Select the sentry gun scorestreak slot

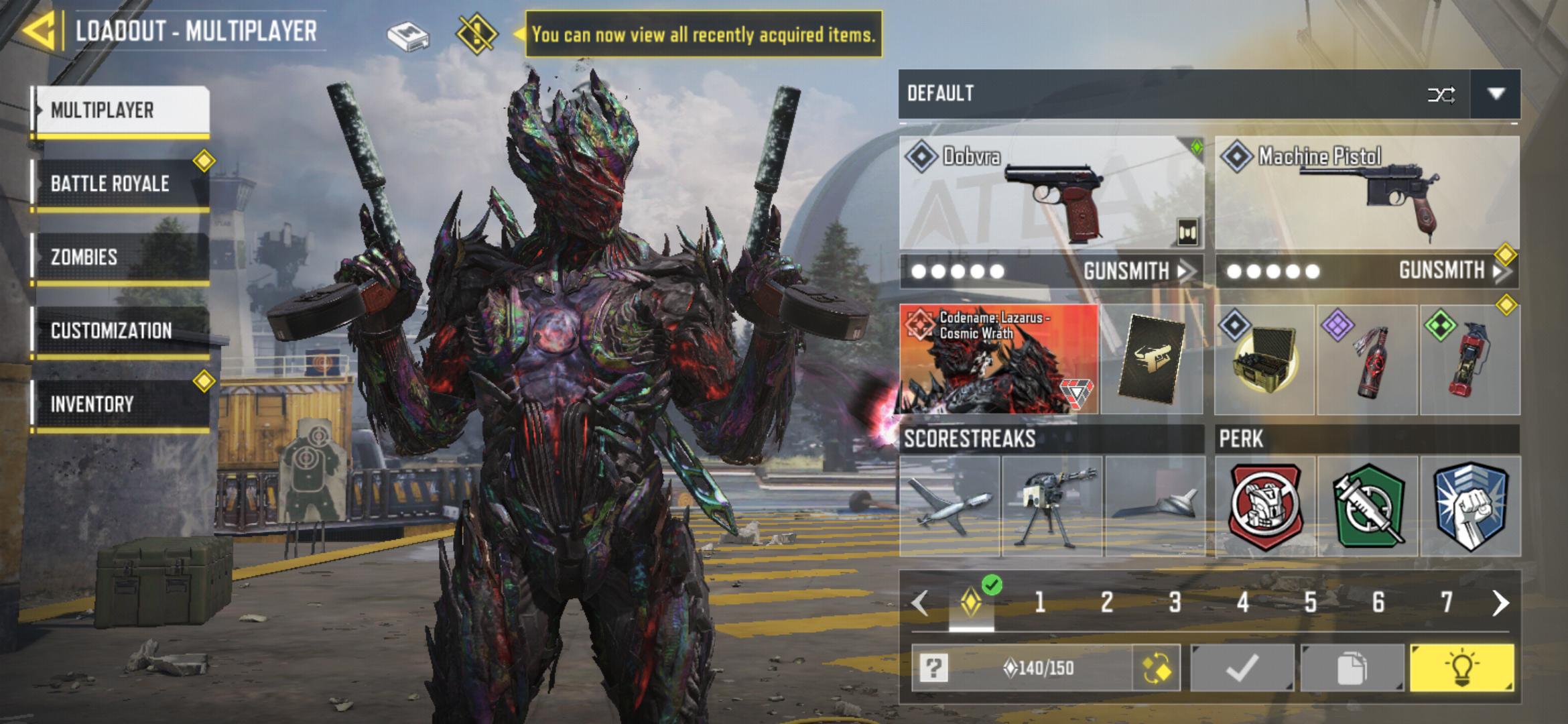click(x=1052, y=507)
